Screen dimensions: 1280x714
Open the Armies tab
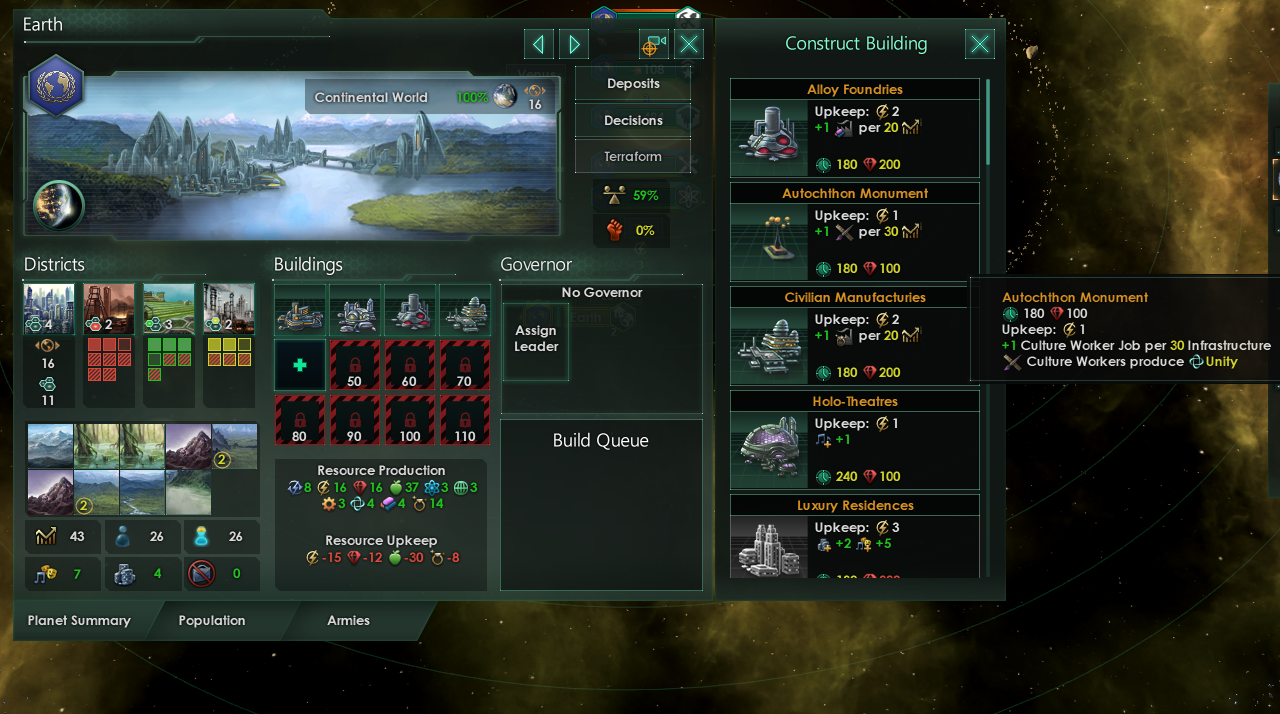[348, 620]
